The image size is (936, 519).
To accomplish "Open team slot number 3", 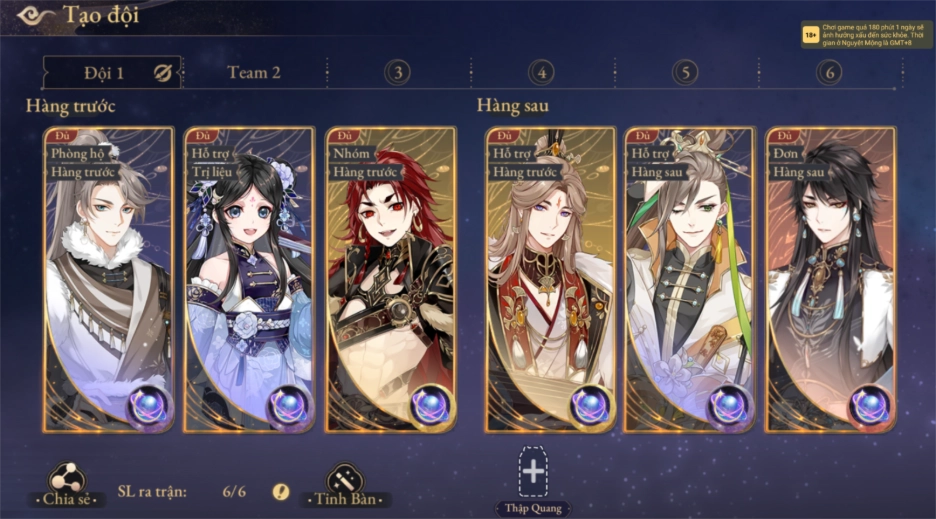I will [x=398, y=72].
